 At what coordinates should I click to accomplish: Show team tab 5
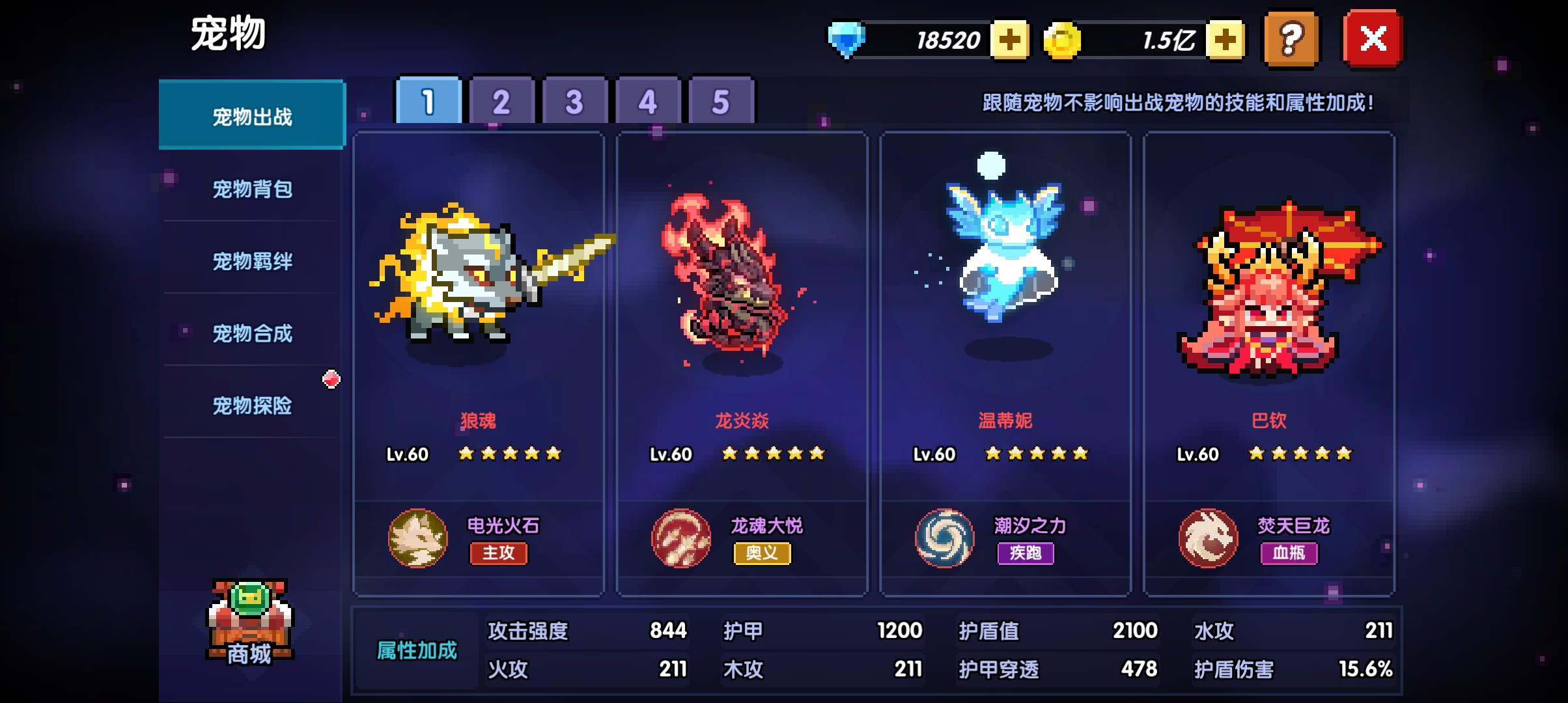720,102
